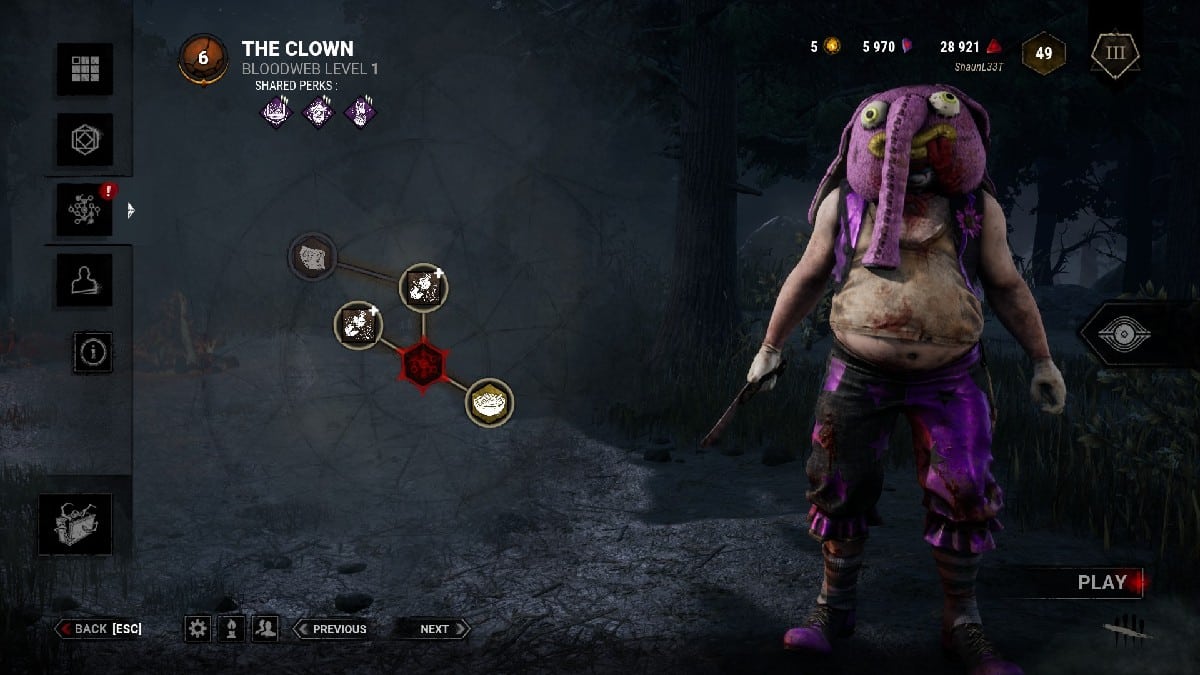Image resolution: width=1200 pixels, height=675 pixels.
Task: Click the toolbox icon in the sidebar
Action: pyautogui.click(x=76, y=524)
